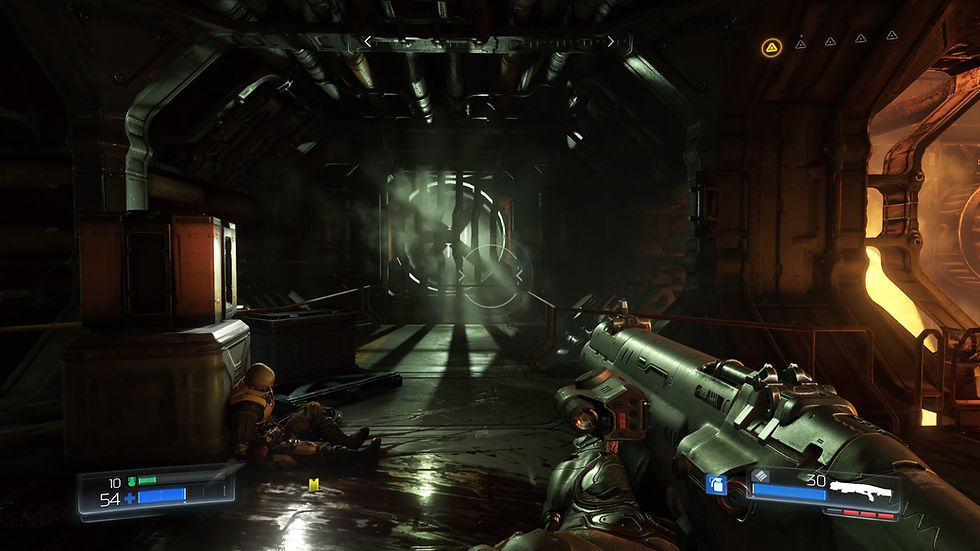Click the compass strip's left arrow

[367, 42]
